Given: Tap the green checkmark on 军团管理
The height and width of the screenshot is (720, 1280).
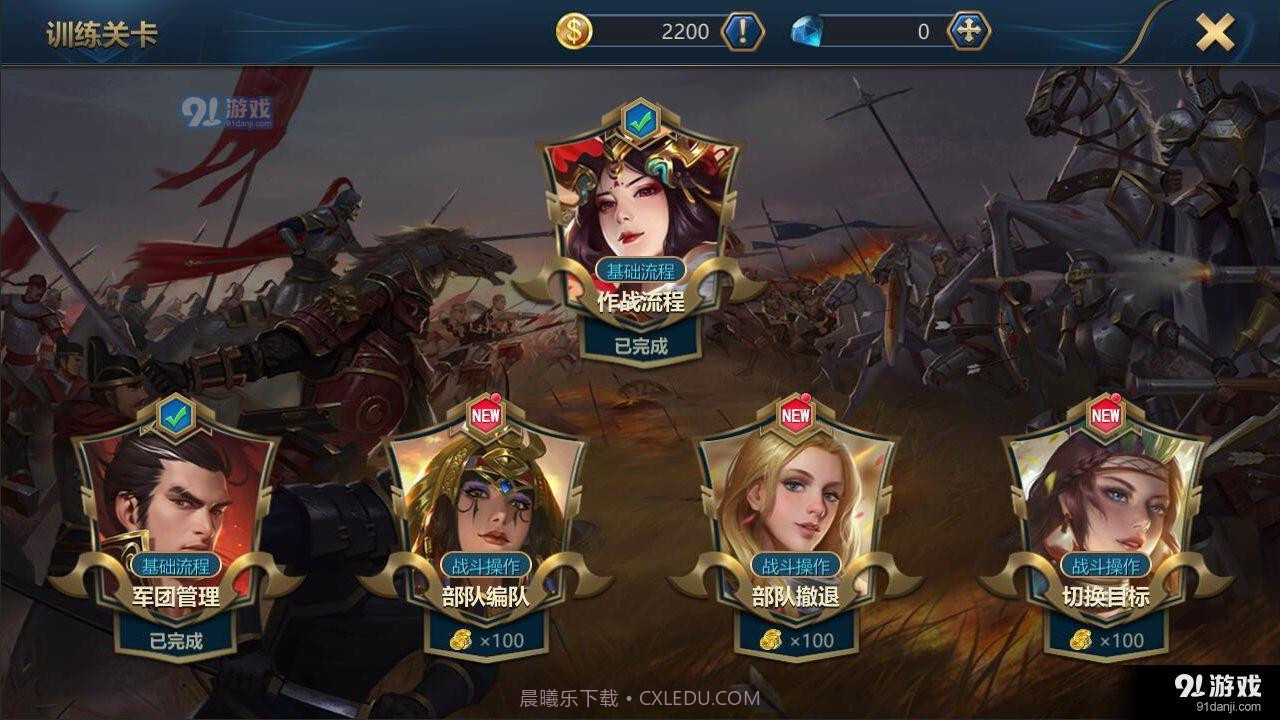Looking at the screenshot, I should 175,421.
